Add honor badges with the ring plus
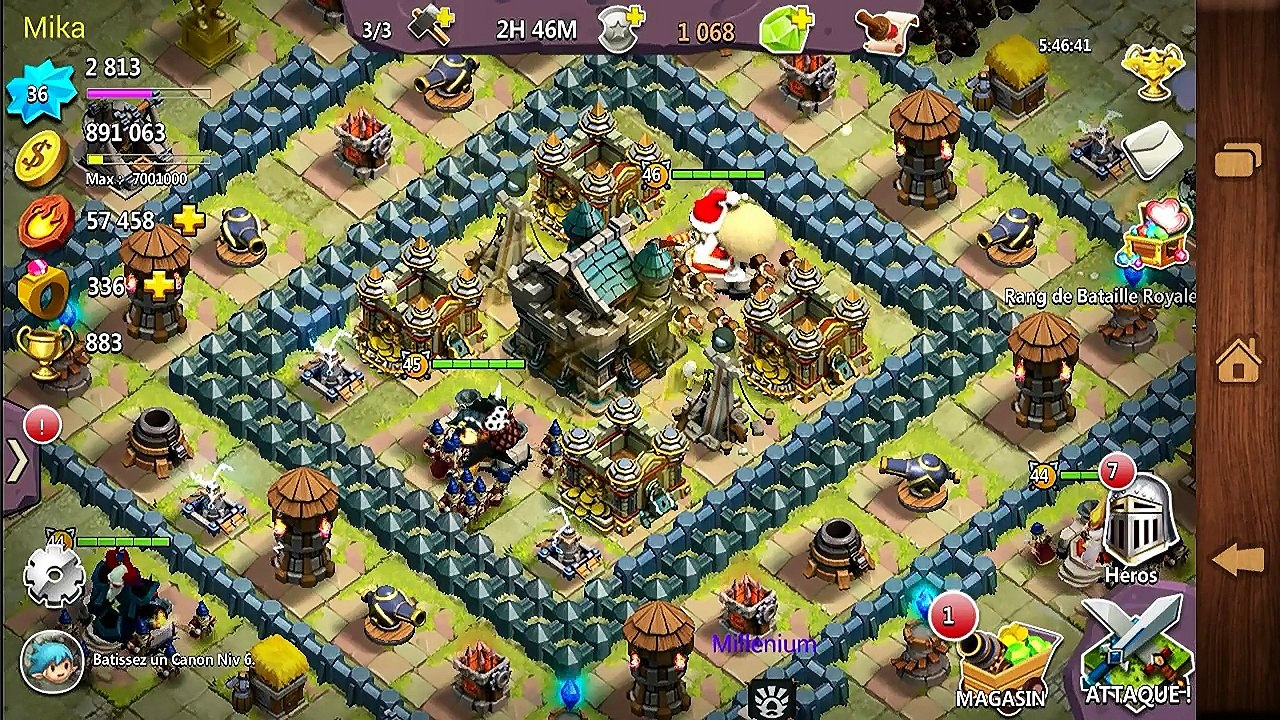The width and height of the screenshot is (1280, 720). 159,286
